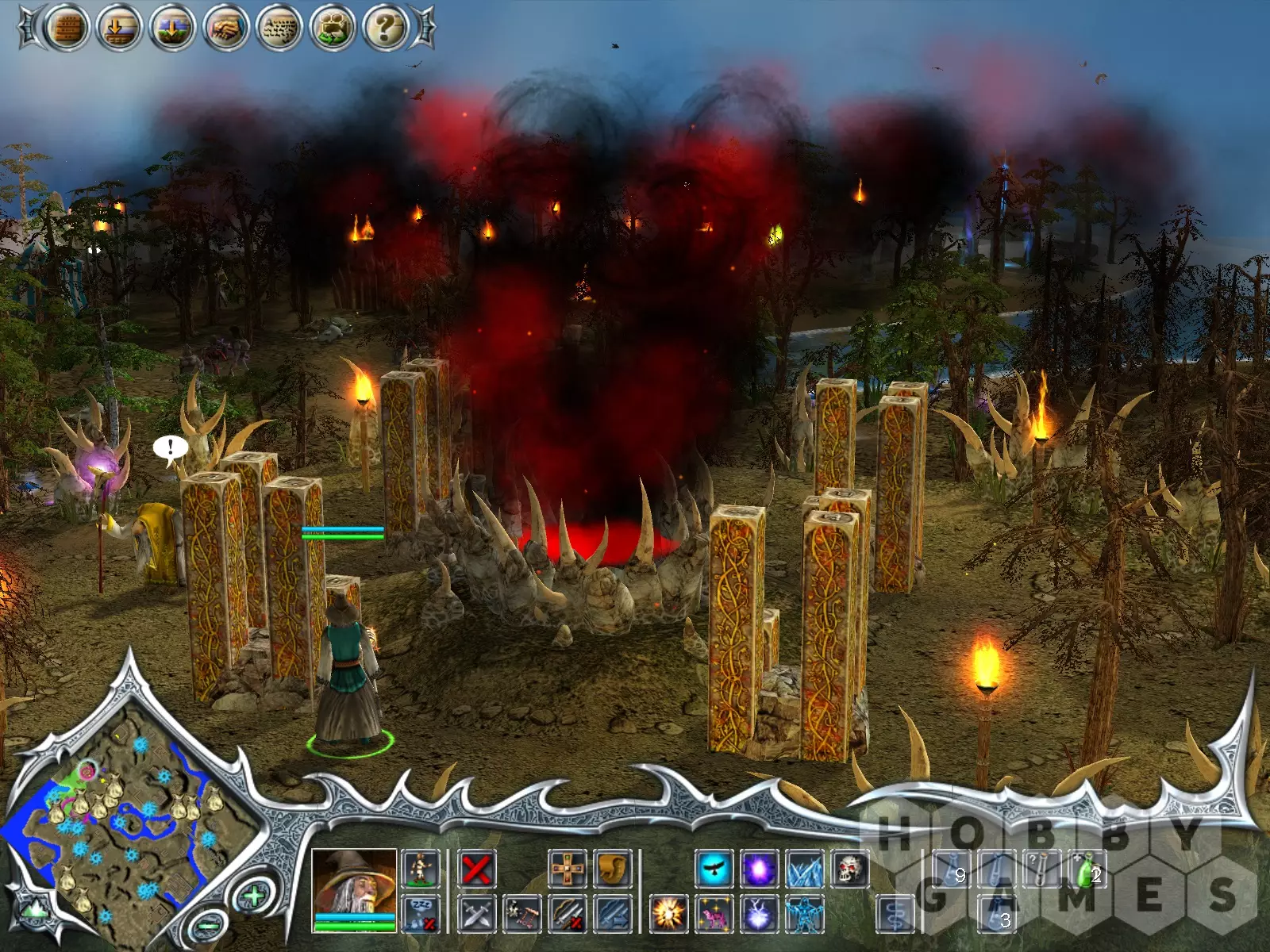1270x952 pixels.
Task: Cast the black raven spell
Action: click(714, 869)
